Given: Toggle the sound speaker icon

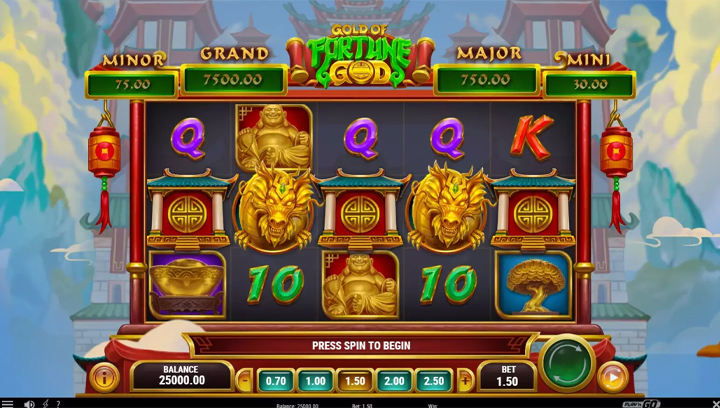Looking at the screenshot, I should point(29,403).
